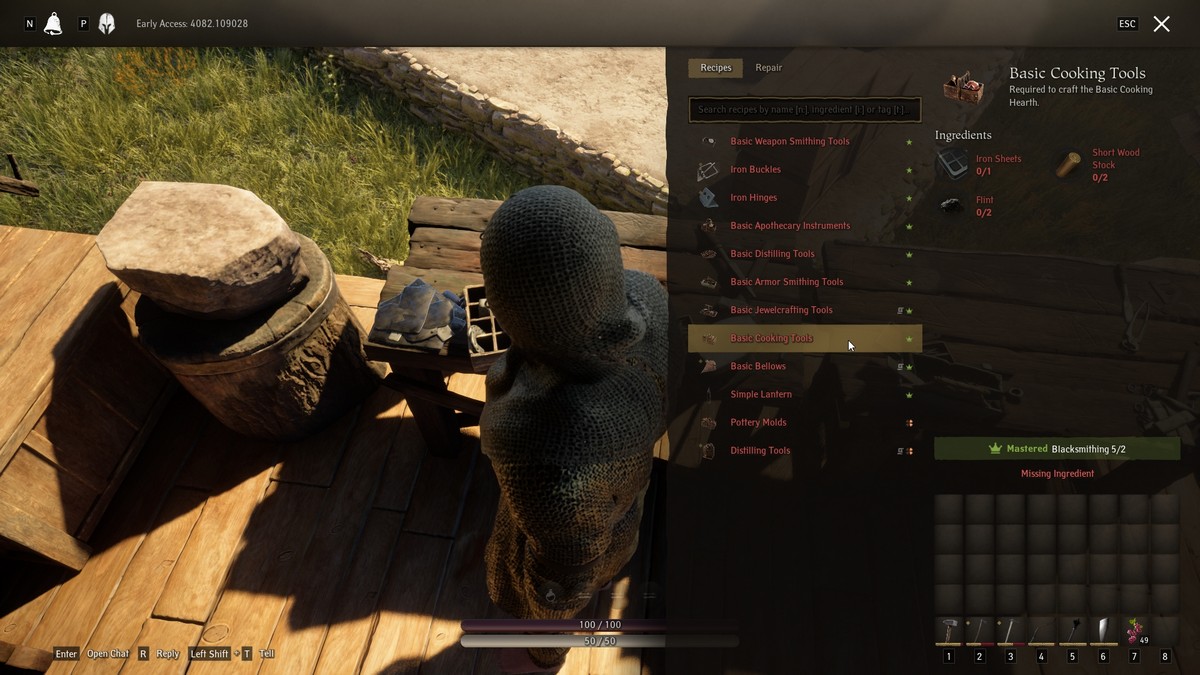Select Basic Weapon Smithing Tools recipe
The height and width of the screenshot is (675, 1200).
click(x=789, y=142)
